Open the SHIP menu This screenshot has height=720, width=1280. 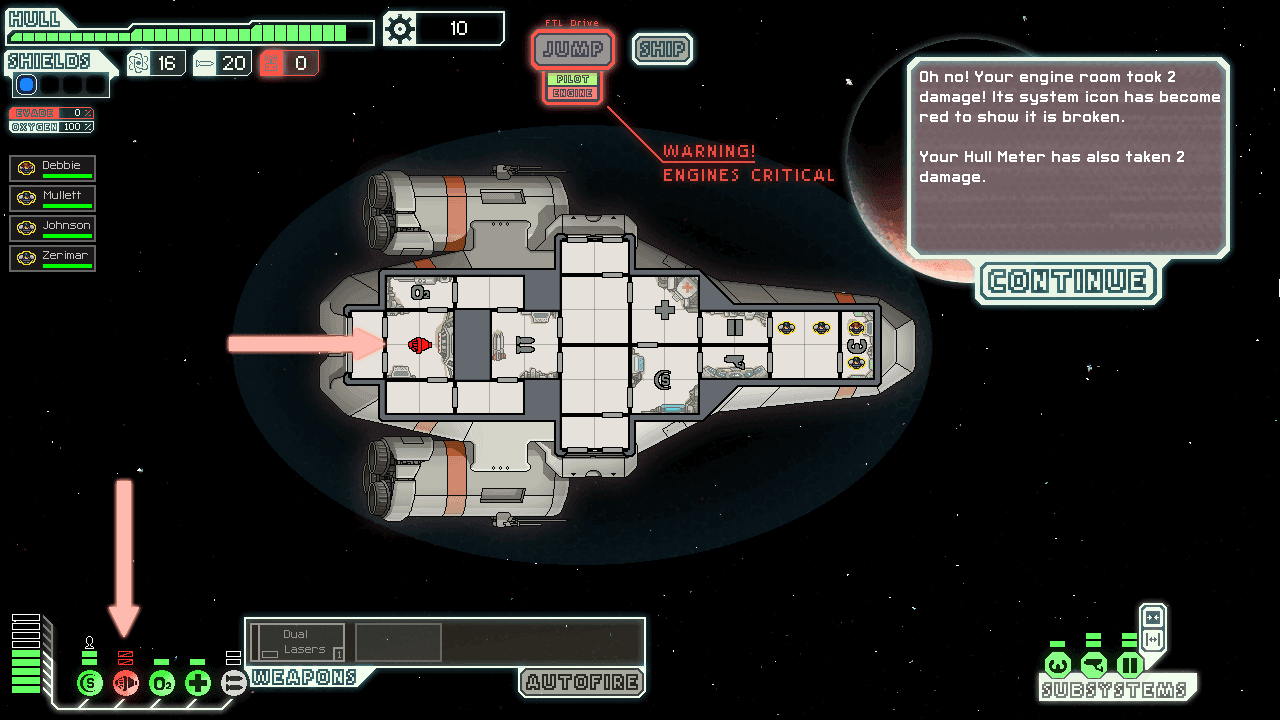click(x=661, y=49)
